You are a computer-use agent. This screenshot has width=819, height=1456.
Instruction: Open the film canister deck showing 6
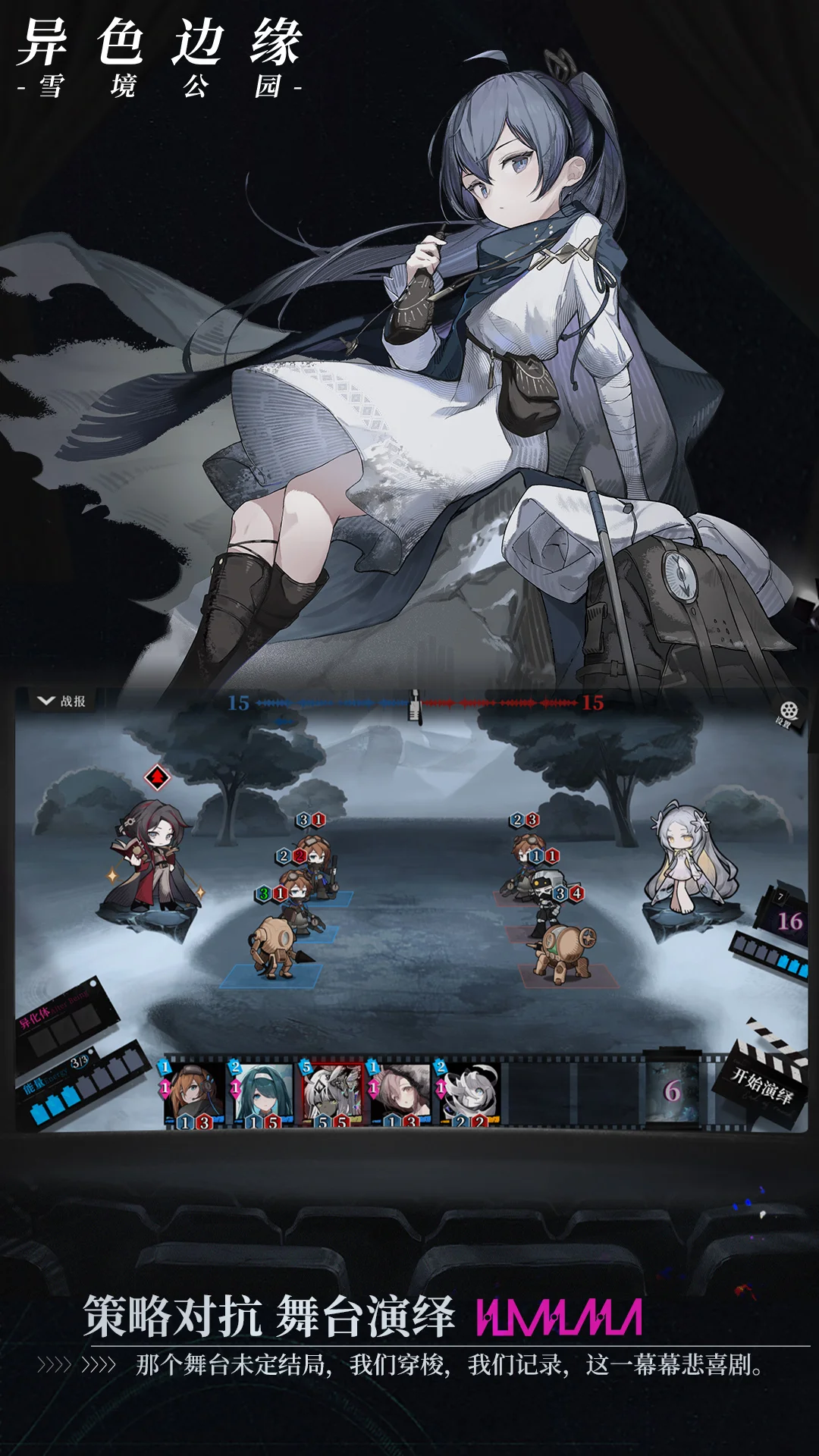pyautogui.click(x=672, y=1090)
